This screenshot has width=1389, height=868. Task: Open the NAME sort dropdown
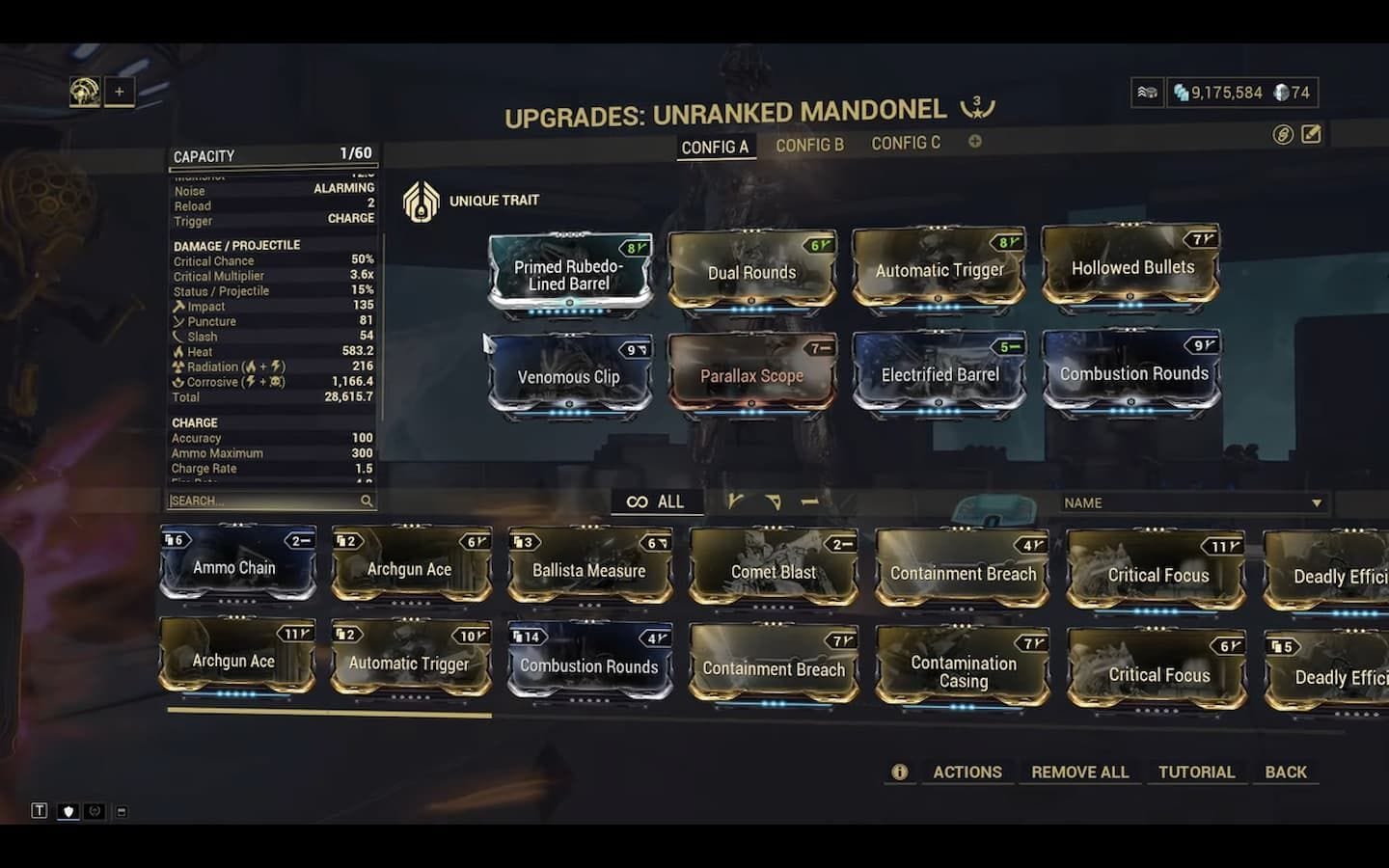[1194, 502]
